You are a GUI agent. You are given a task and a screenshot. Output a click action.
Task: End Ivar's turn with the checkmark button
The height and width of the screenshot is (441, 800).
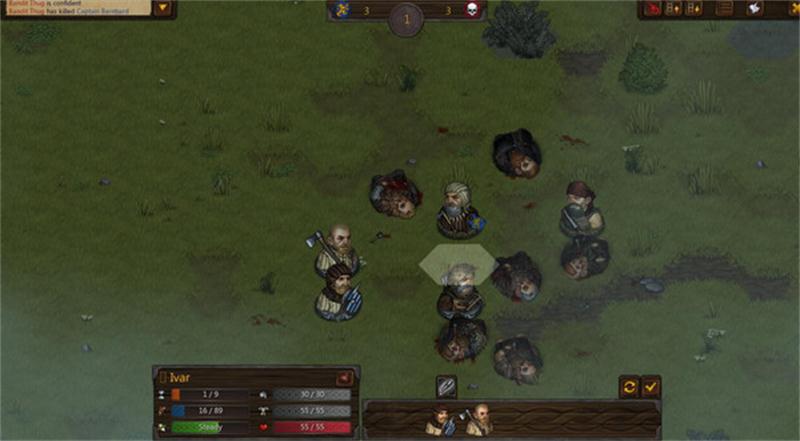tap(651, 385)
